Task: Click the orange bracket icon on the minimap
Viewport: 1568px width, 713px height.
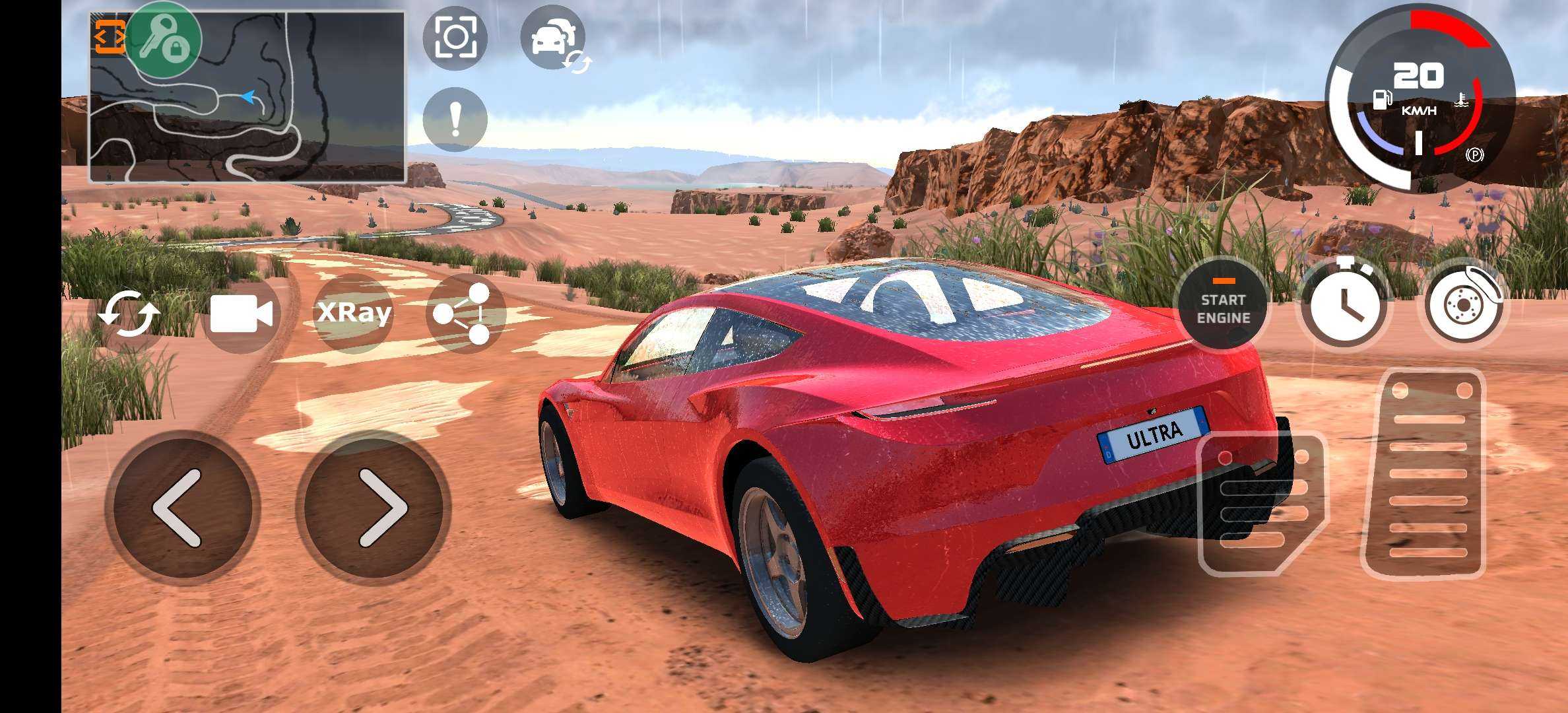Action: (x=109, y=36)
